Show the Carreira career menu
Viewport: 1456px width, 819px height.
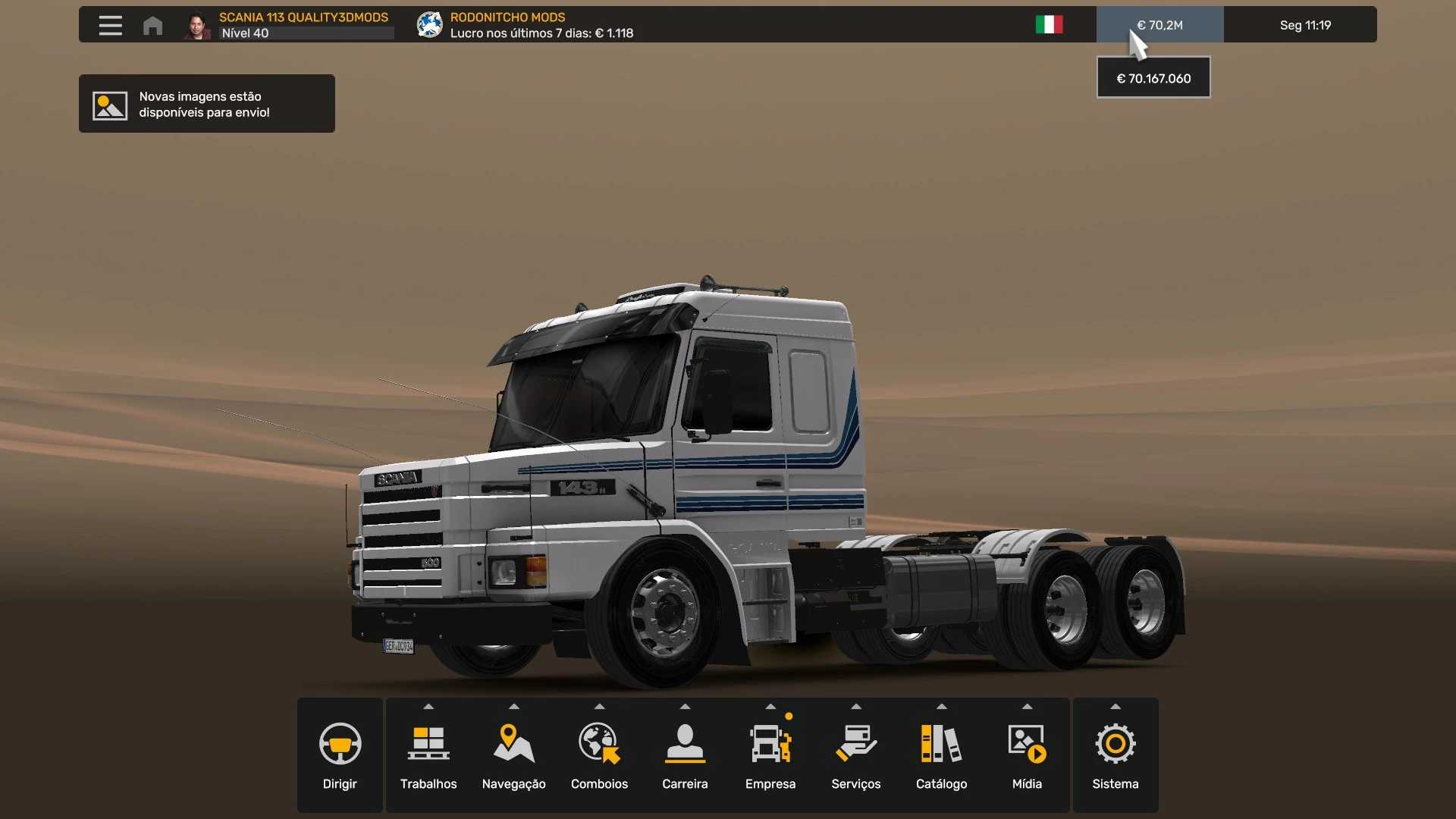pyautogui.click(x=685, y=755)
